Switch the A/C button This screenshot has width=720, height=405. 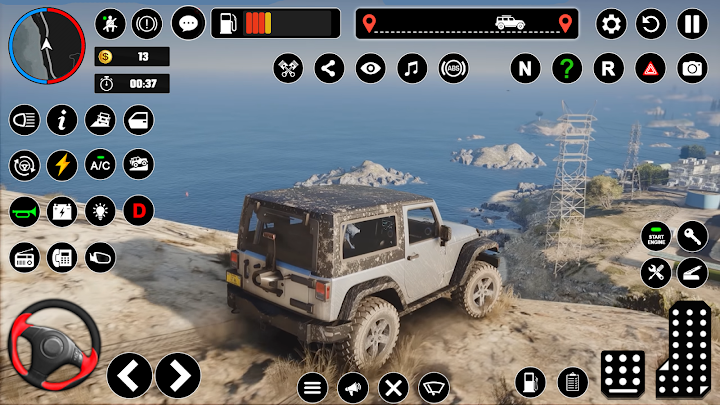(x=99, y=164)
